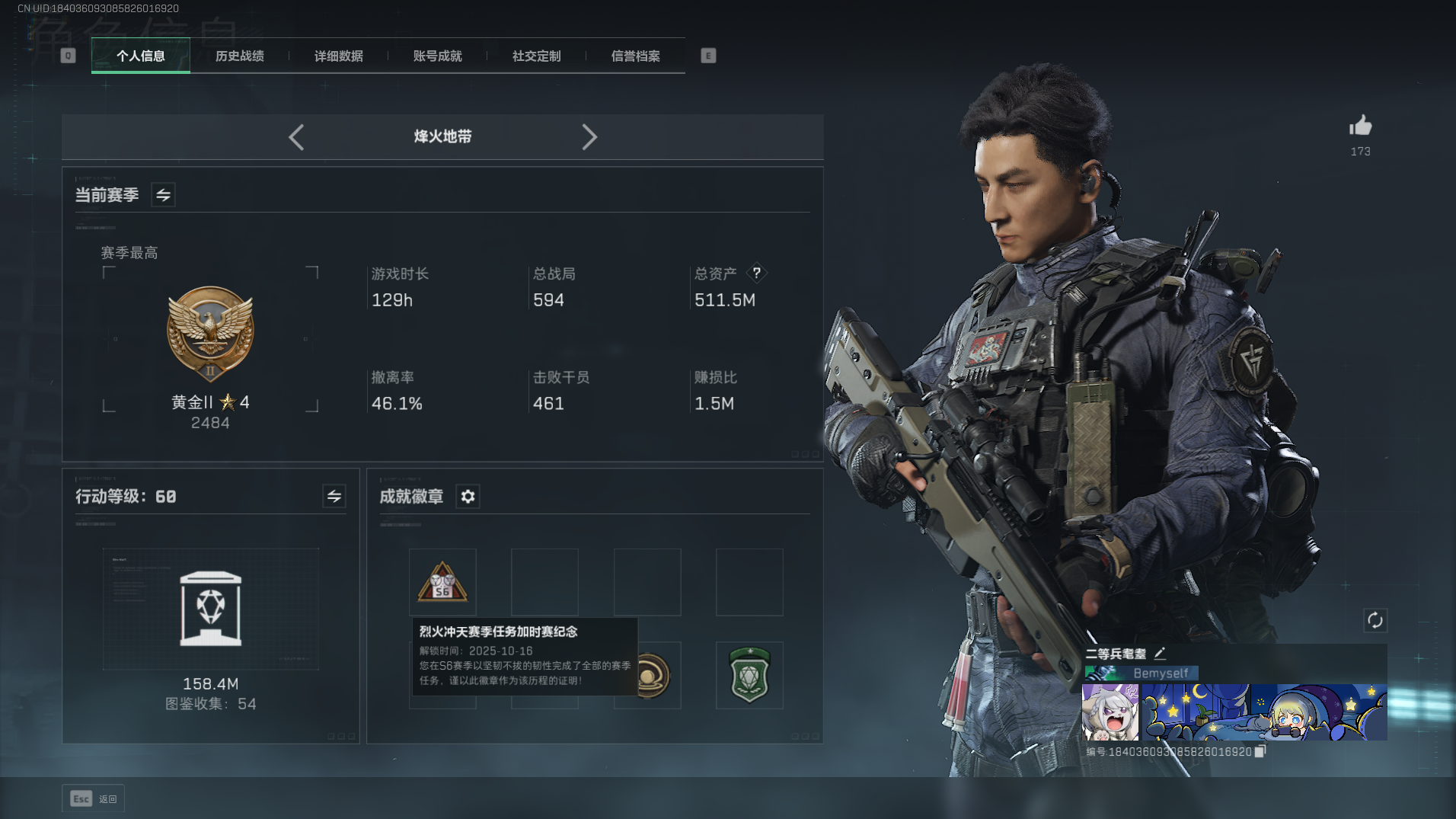Select the green shield achievement badge
Viewport: 1456px width, 819px height.
pos(749,675)
